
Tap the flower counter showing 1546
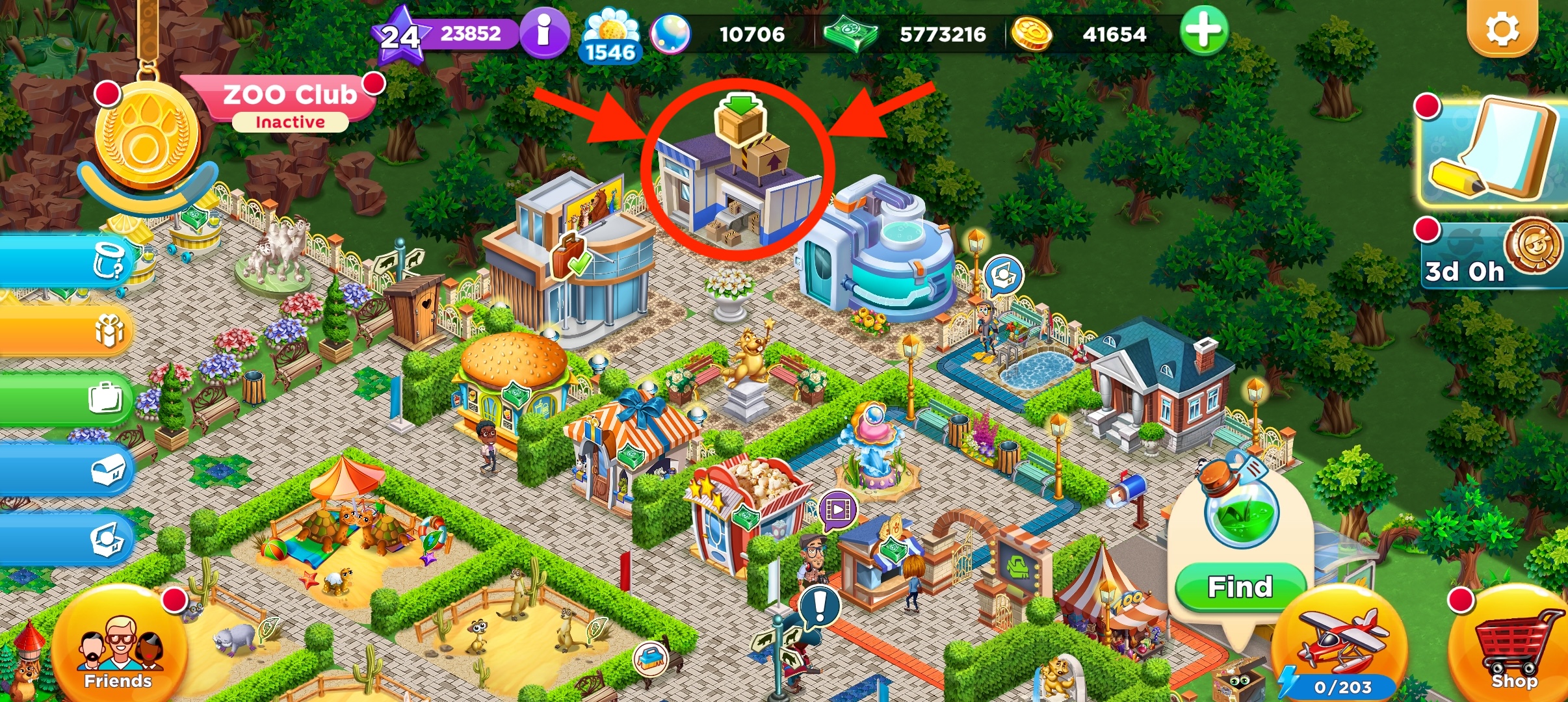click(x=610, y=38)
